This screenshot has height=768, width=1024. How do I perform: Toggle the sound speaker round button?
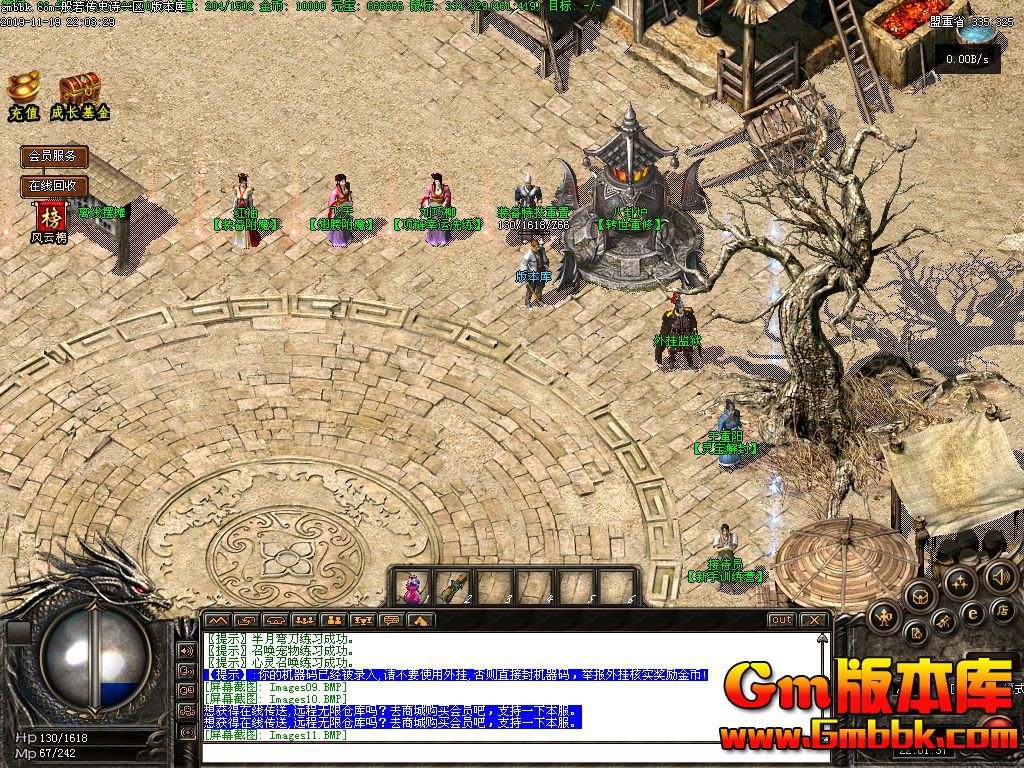coord(1000,575)
